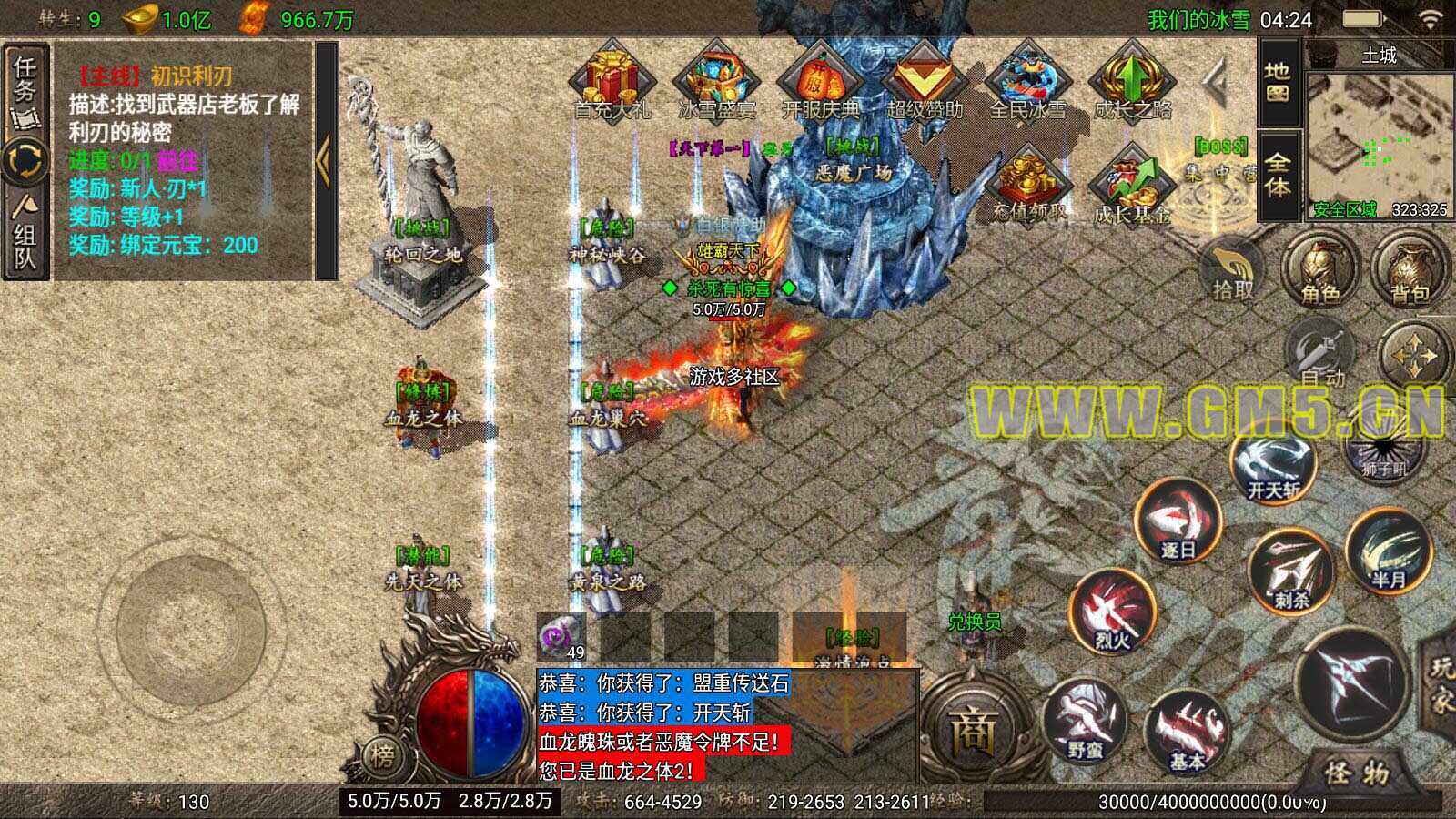Open the 冰雪盛宴 event icon
Image resolution: width=1456 pixels, height=819 pixels.
[717, 80]
